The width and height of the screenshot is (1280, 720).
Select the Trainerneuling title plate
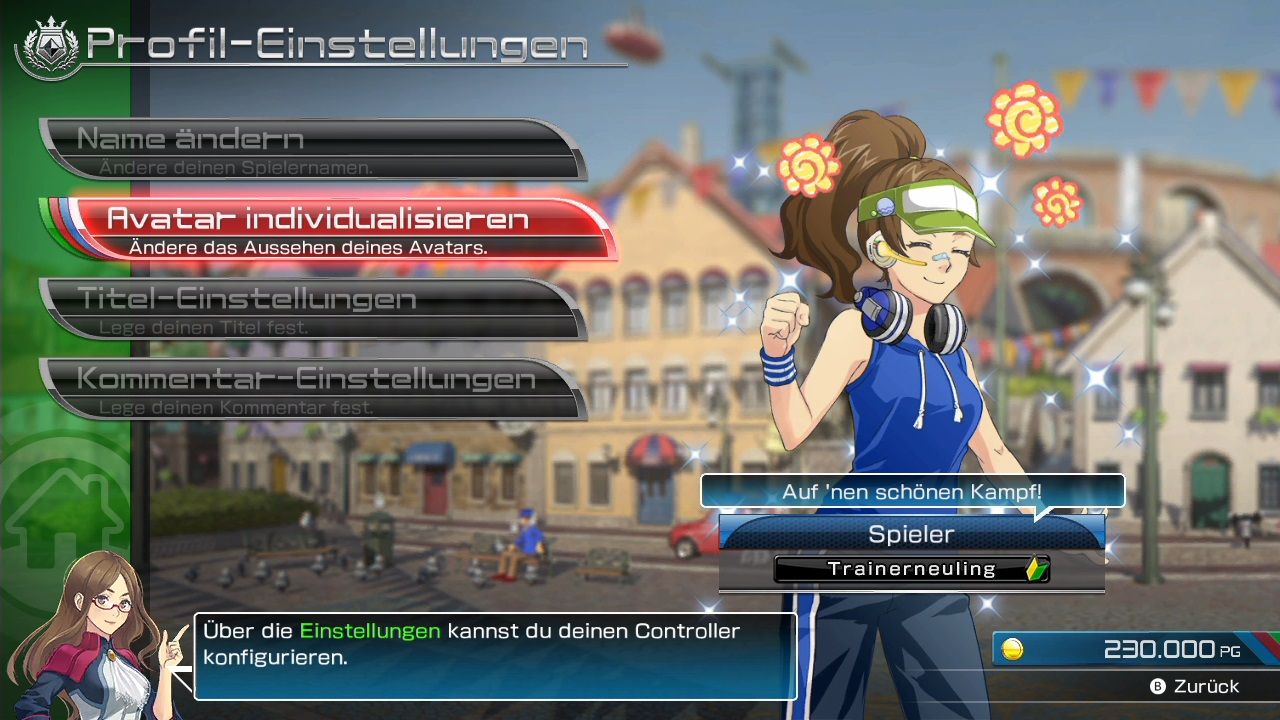[x=911, y=569]
